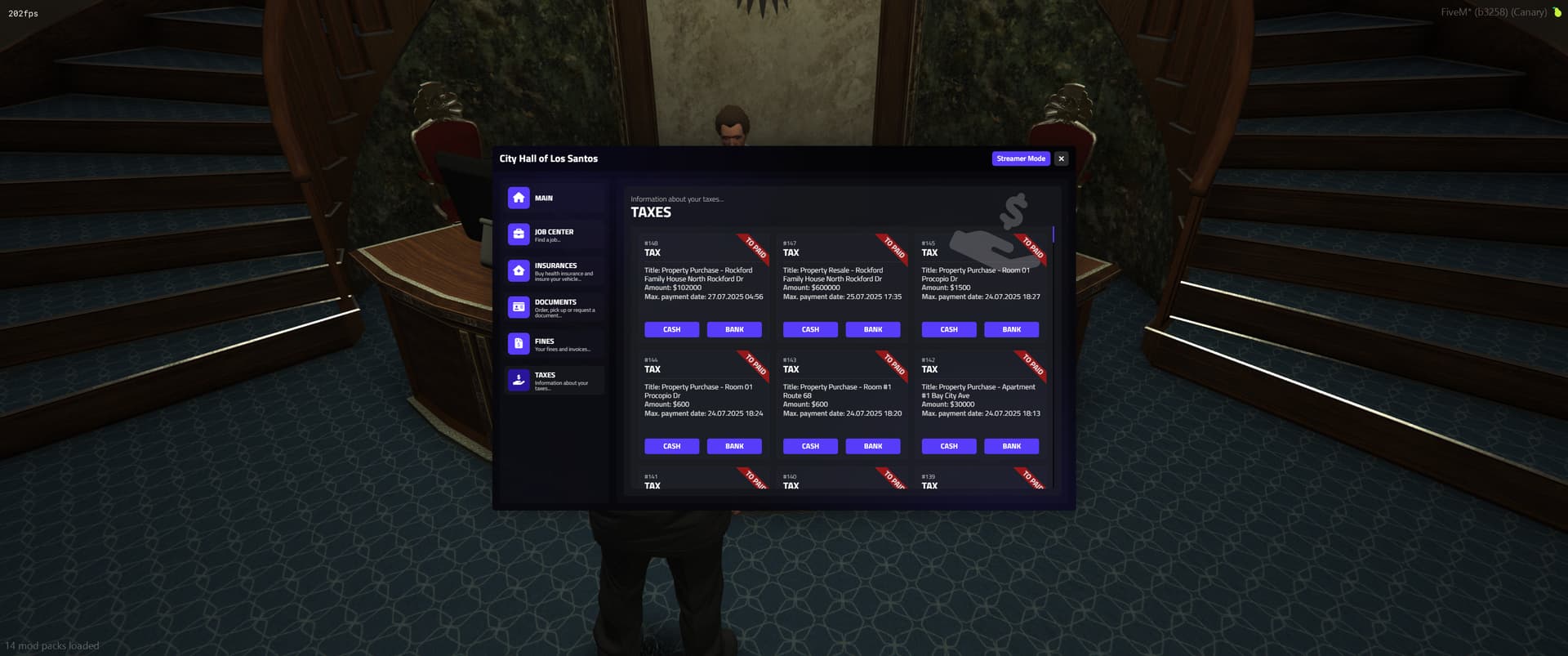The height and width of the screenshot is (656, 1568).
Task: Select the Main home icon
Action: click(519, 197)
